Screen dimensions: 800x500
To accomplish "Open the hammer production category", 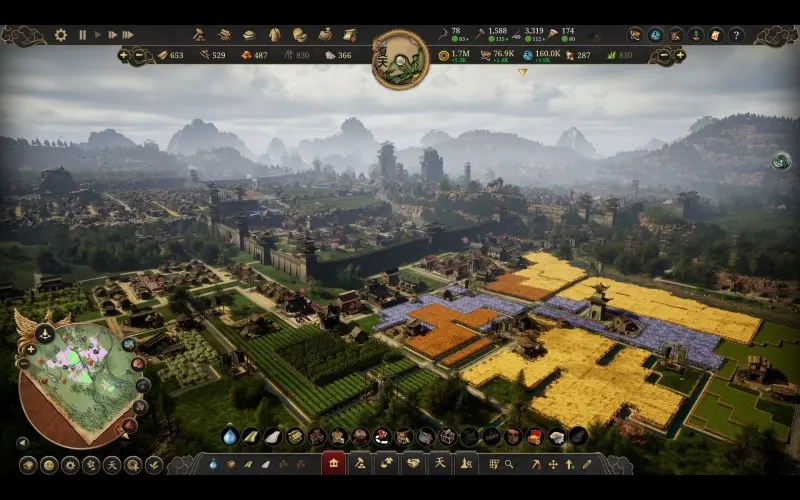I will point(198,35).
